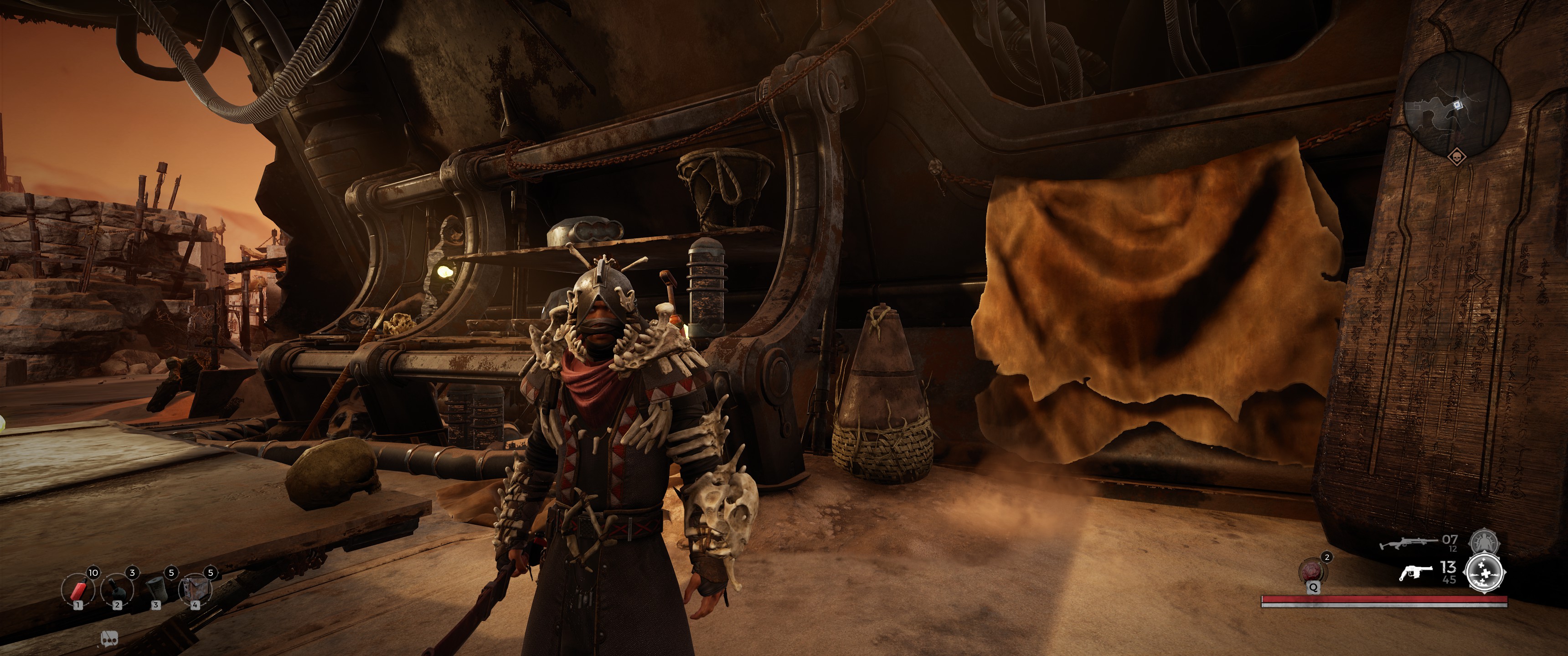Screen dimensions: 1568x656
Task: Activate the healing crosses skill icon
Action: [x=1485, y=573]
